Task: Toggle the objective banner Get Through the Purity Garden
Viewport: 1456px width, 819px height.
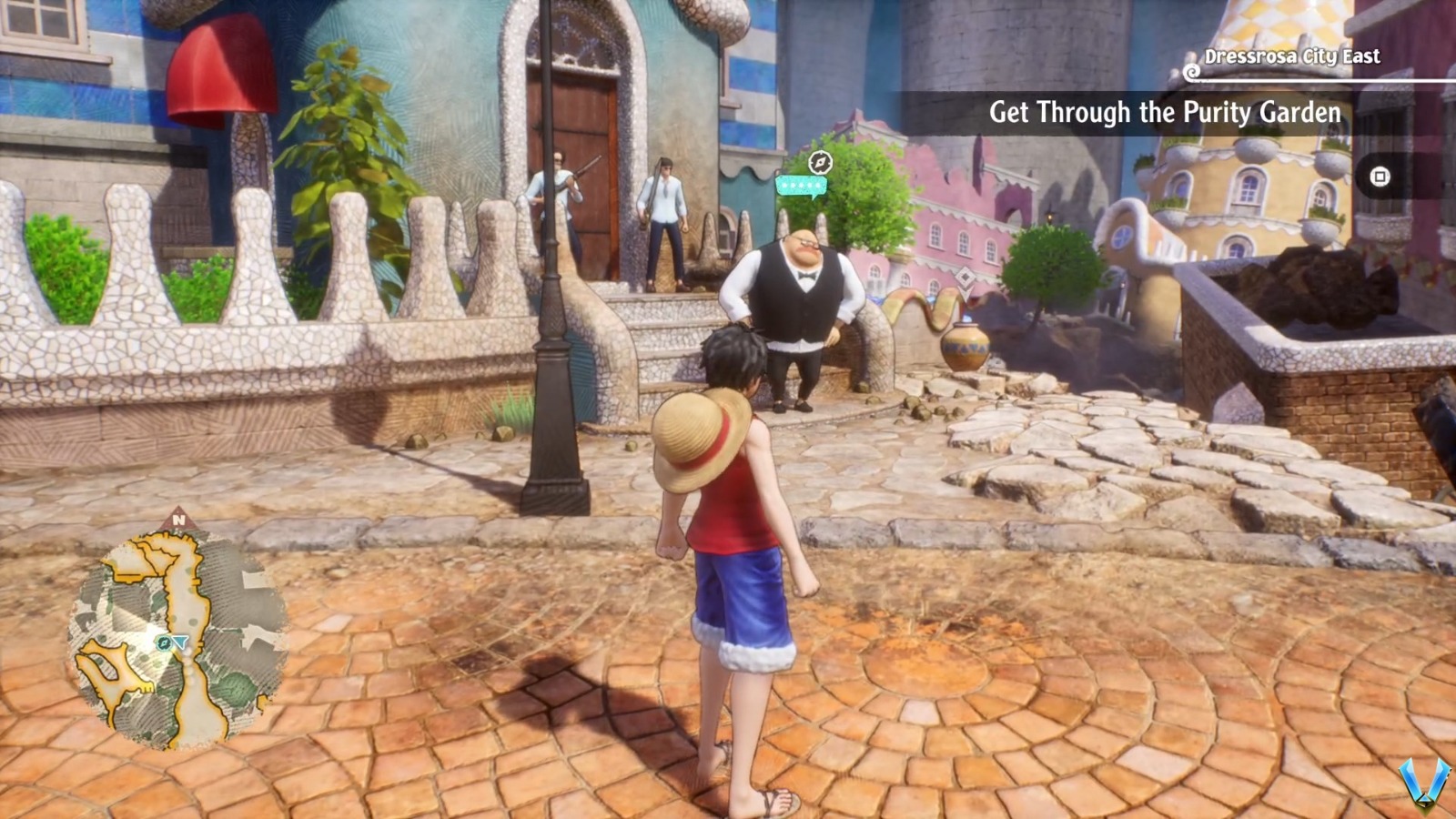Action: point(1165,115)
